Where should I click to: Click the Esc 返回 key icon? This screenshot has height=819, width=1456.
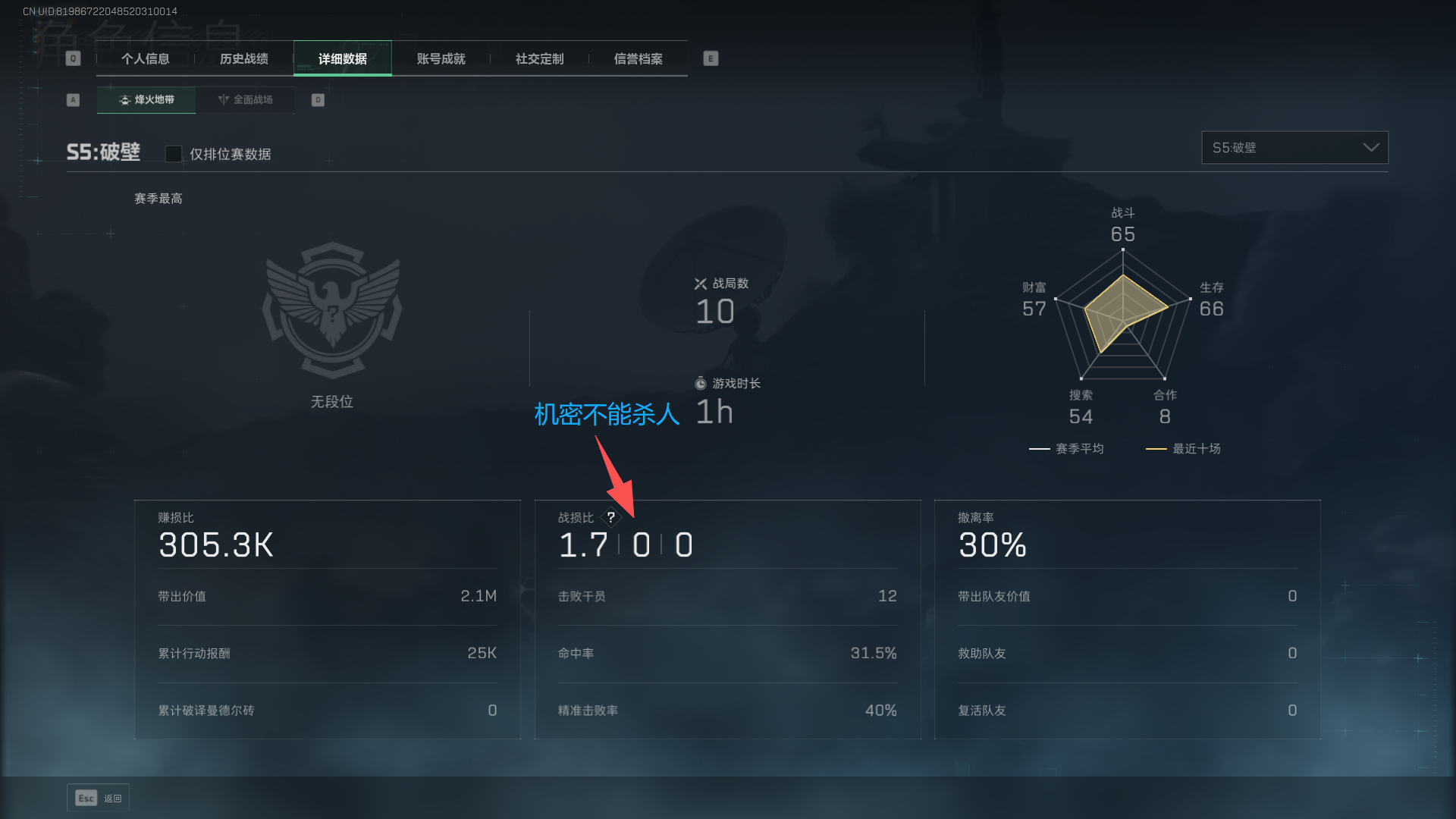coord(84,798)
